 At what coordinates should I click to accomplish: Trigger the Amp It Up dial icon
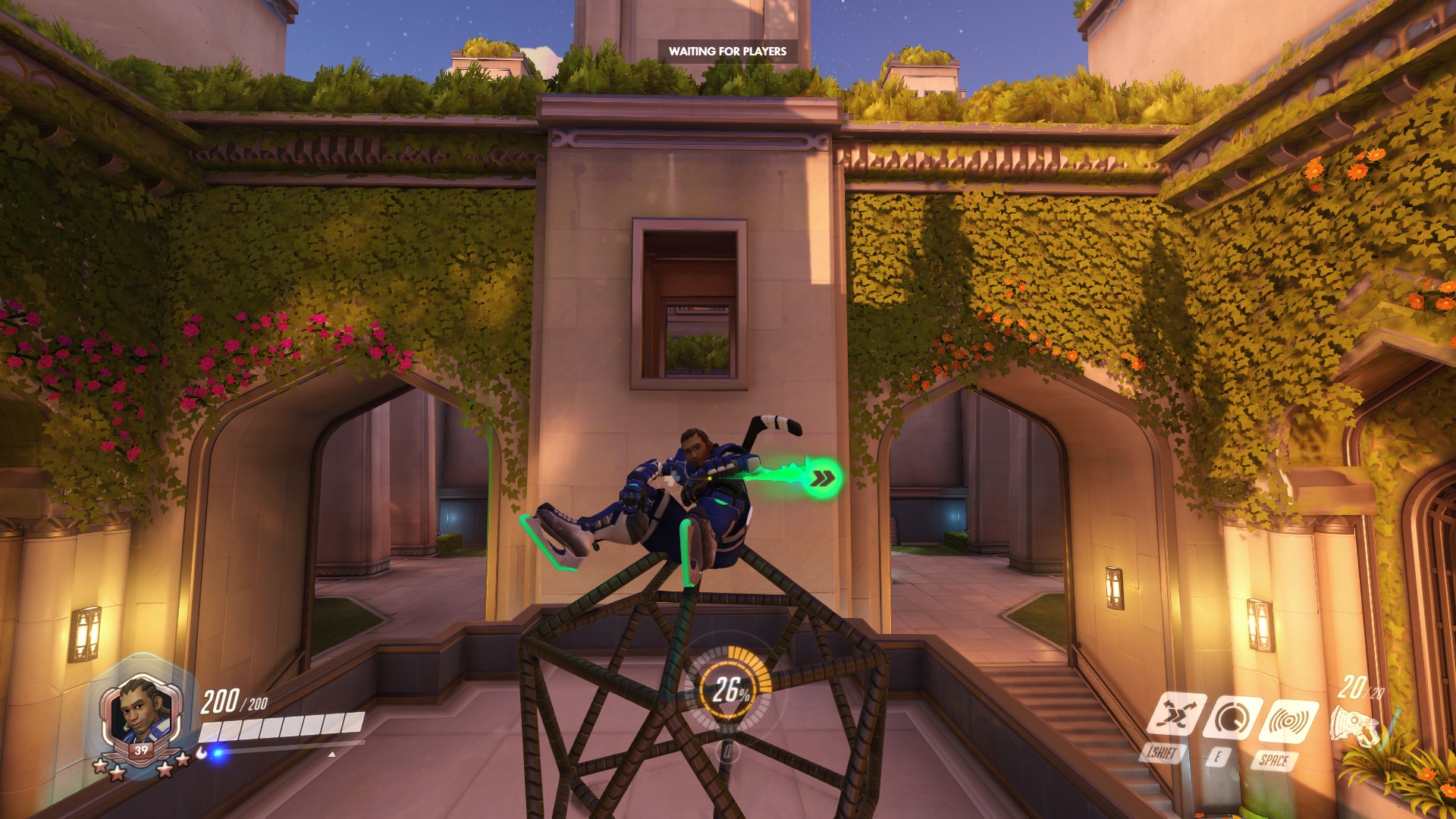tap(1232, 717)
